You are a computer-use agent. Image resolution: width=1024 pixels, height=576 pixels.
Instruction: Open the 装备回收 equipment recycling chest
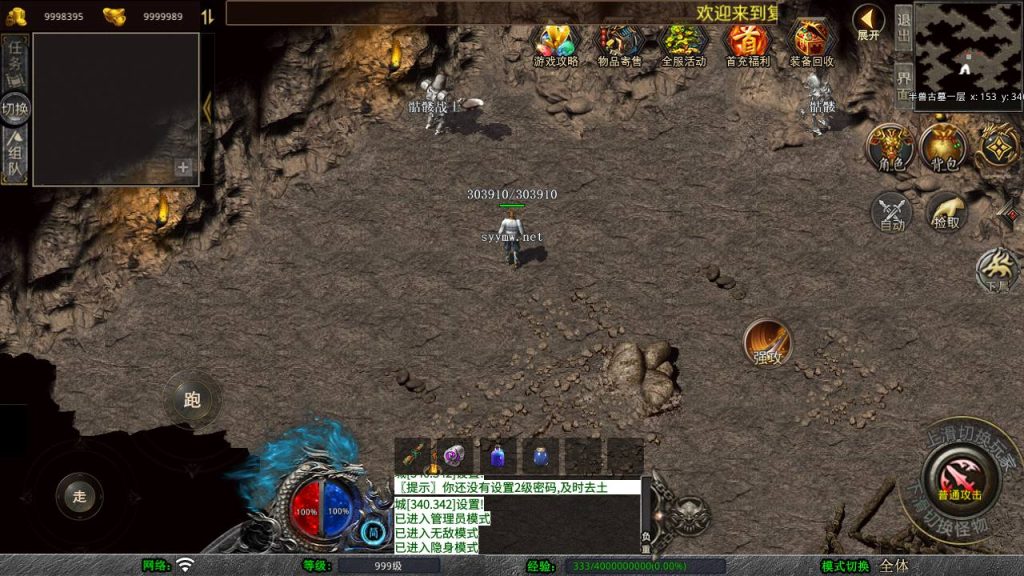pyautogui.click(x=811, y=44)
